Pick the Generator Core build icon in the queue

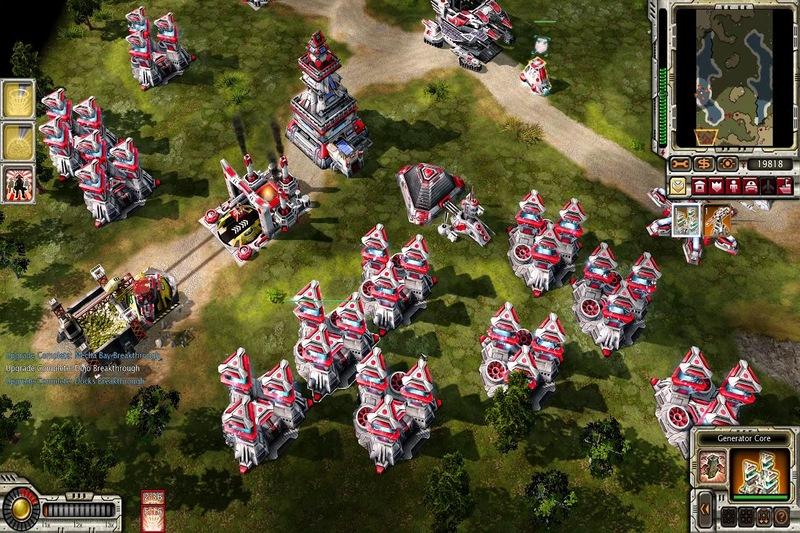(x=688, y=220)
